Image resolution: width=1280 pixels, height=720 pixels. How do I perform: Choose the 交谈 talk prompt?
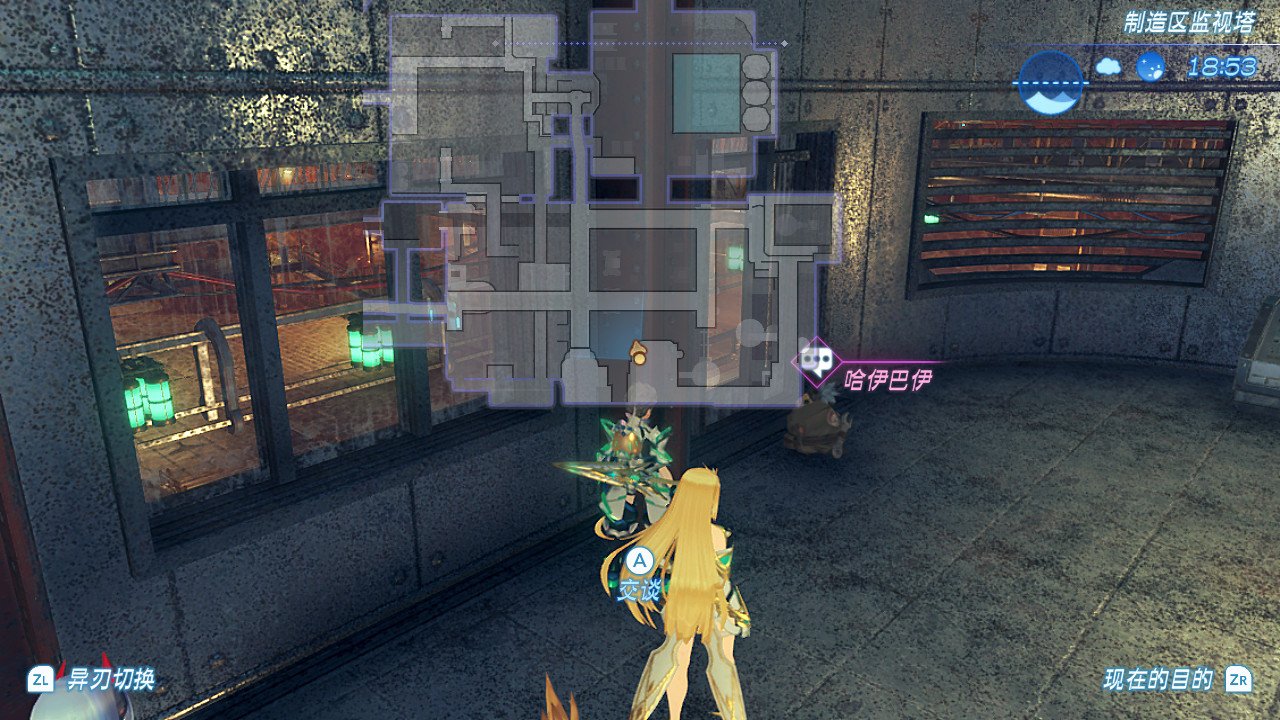(640, 576)
